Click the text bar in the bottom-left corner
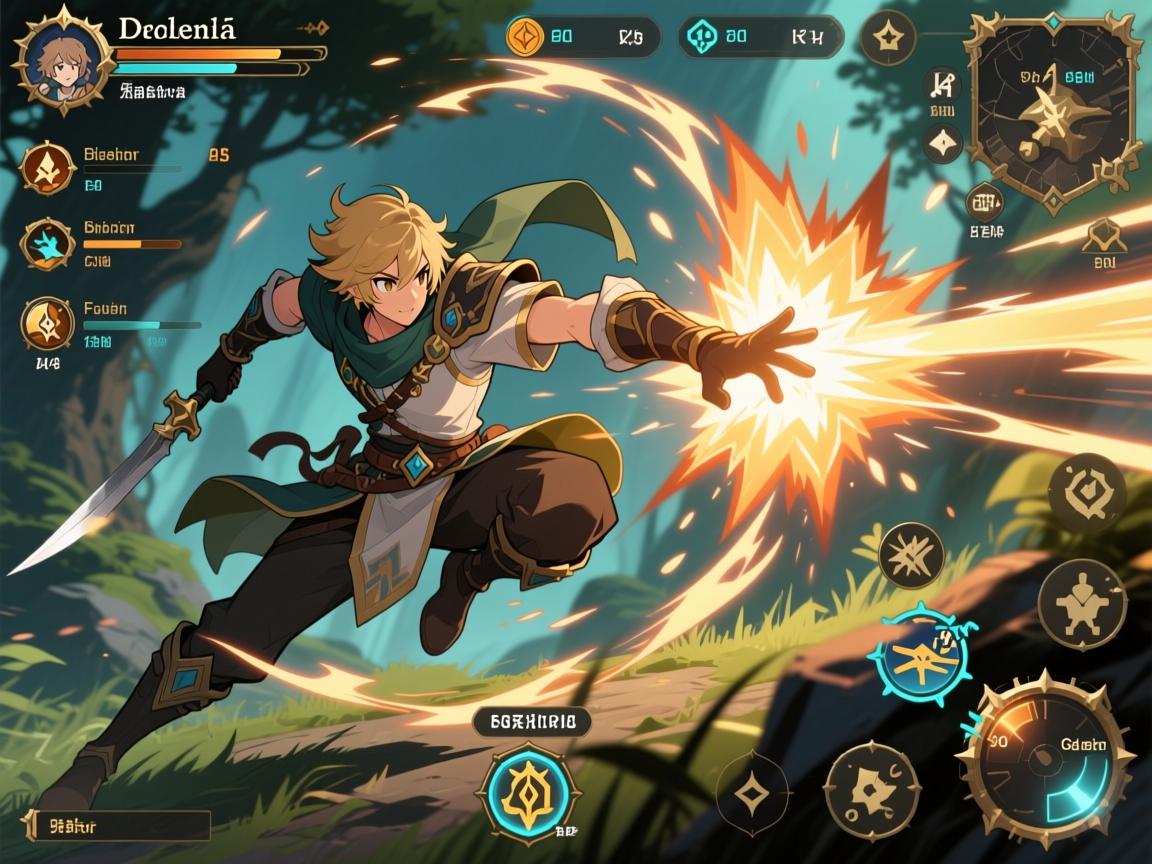The width and height of the screenshot is (1152, 864). pyautogui.click(x=117, y=825)
